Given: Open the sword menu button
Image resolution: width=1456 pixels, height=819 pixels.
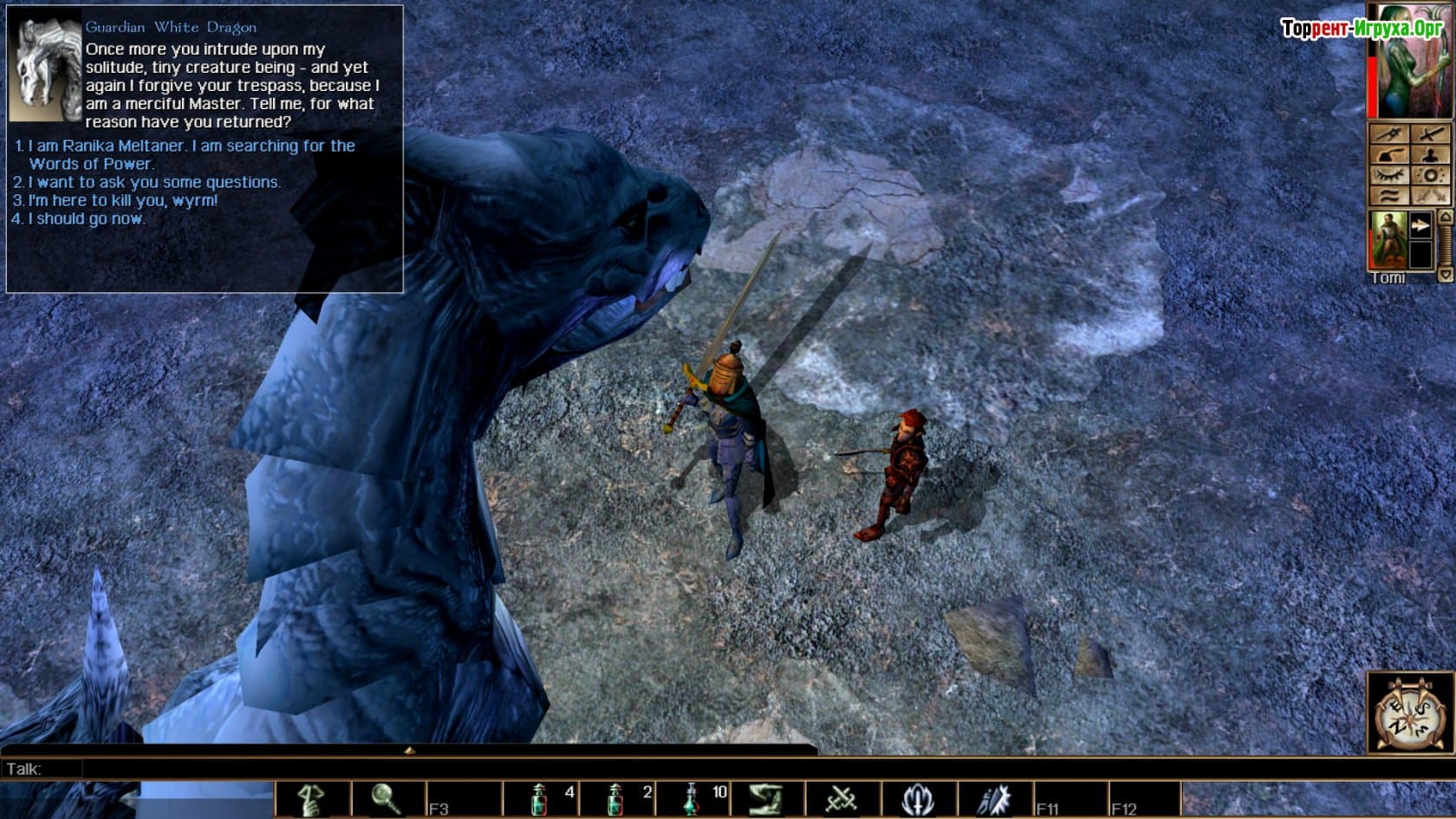Looking at the screenshot, I should (x=1430, y=134).
